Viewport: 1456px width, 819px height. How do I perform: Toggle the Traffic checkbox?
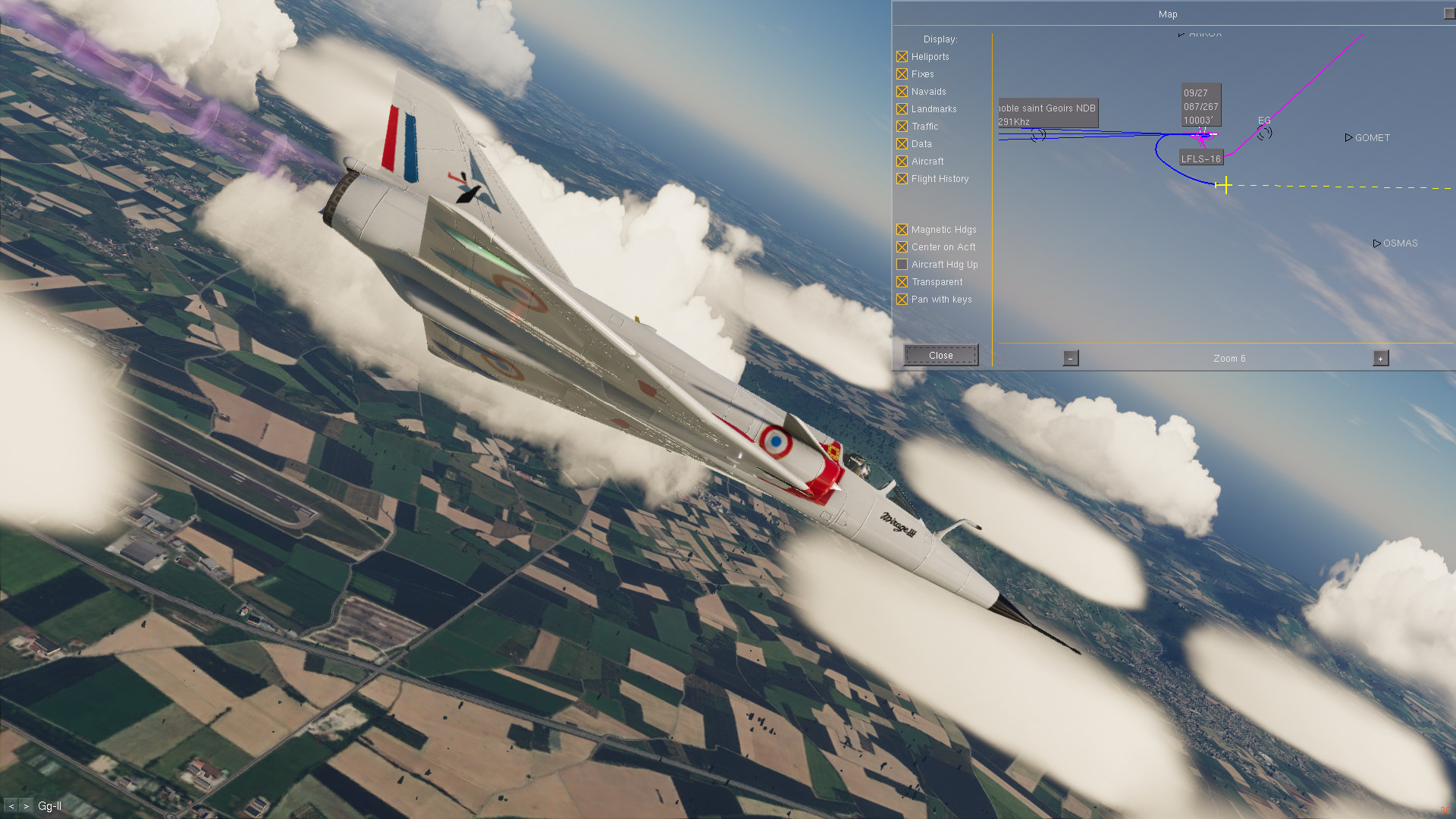[x=902, y=127]
